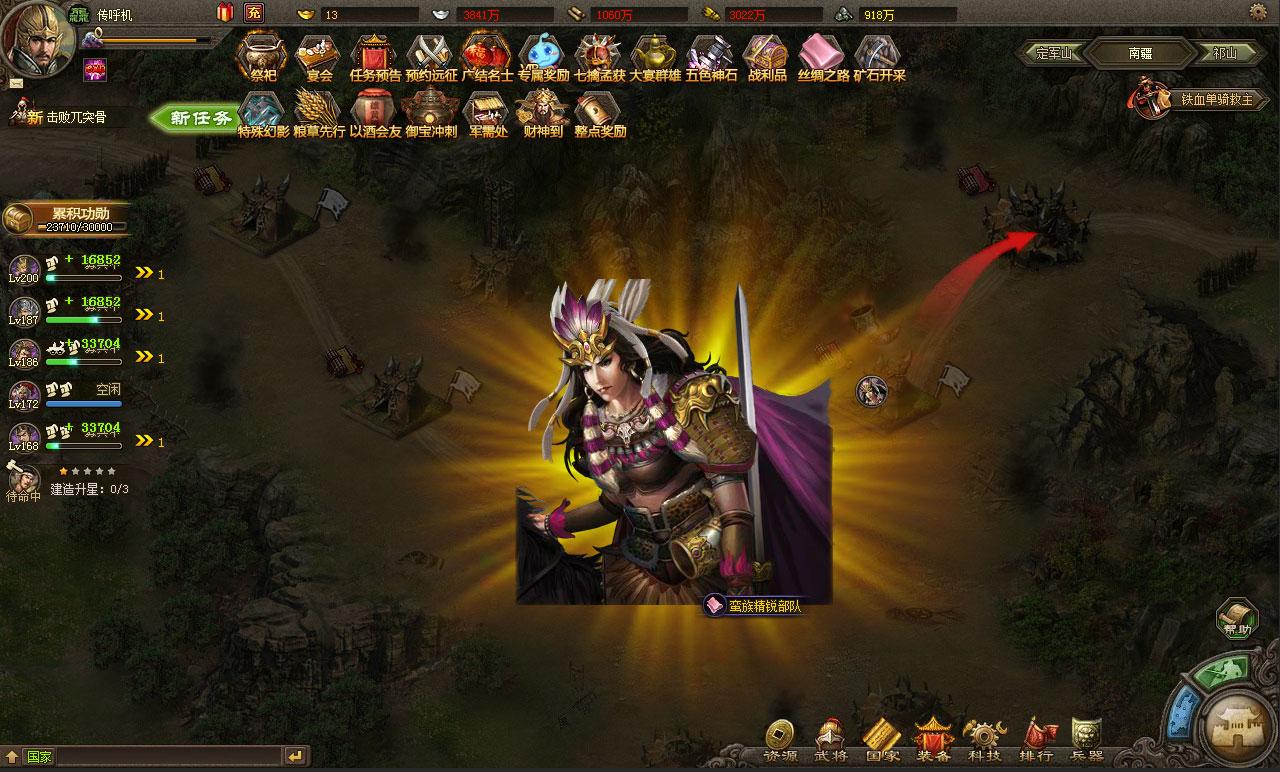This screenshot has width=1280, height=772.
Task: Switch to the 定军山 map tab
Action: tap(1053, 53)
